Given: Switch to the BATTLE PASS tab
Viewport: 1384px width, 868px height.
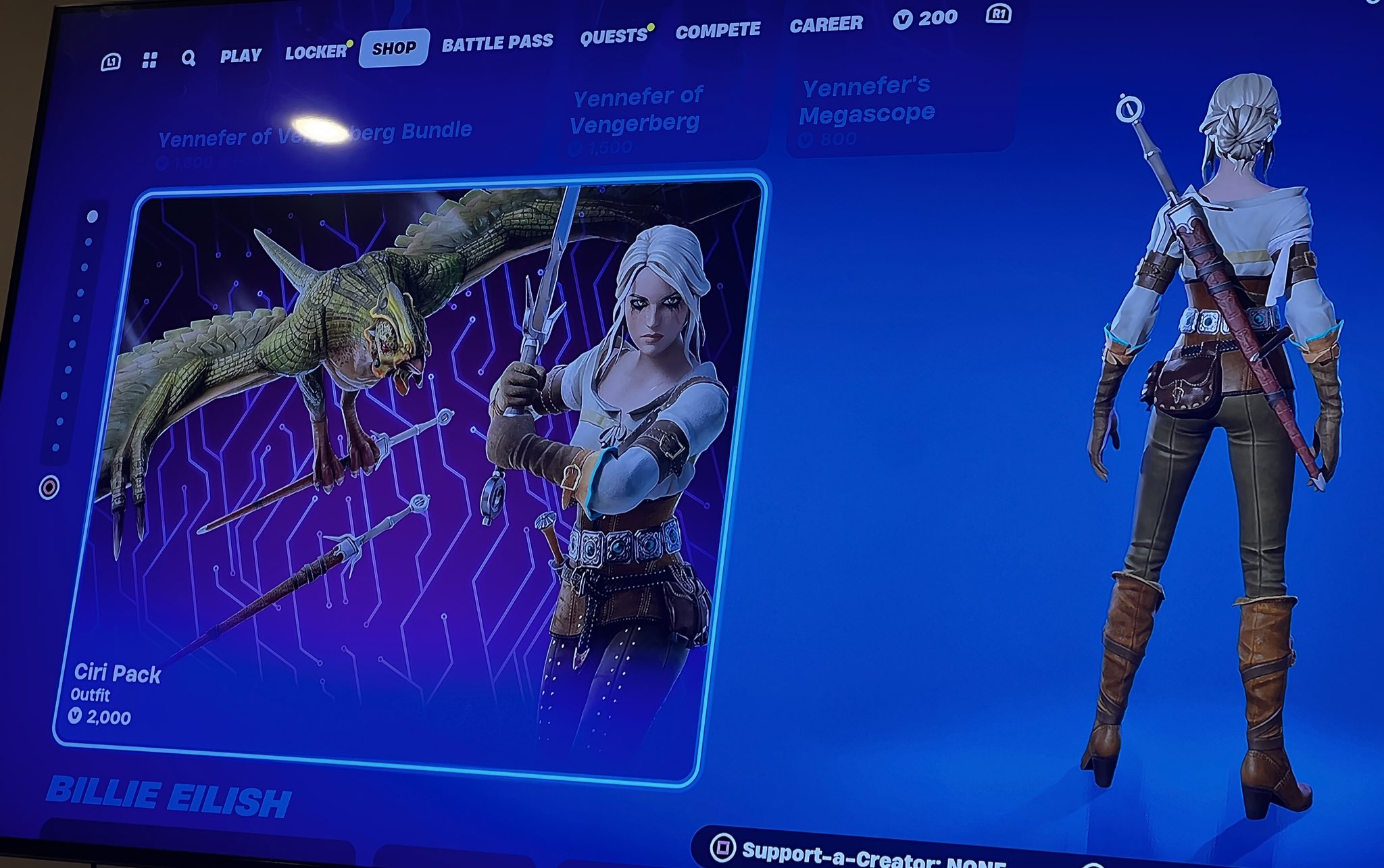Looking at the screenshot, I should 498,42.
